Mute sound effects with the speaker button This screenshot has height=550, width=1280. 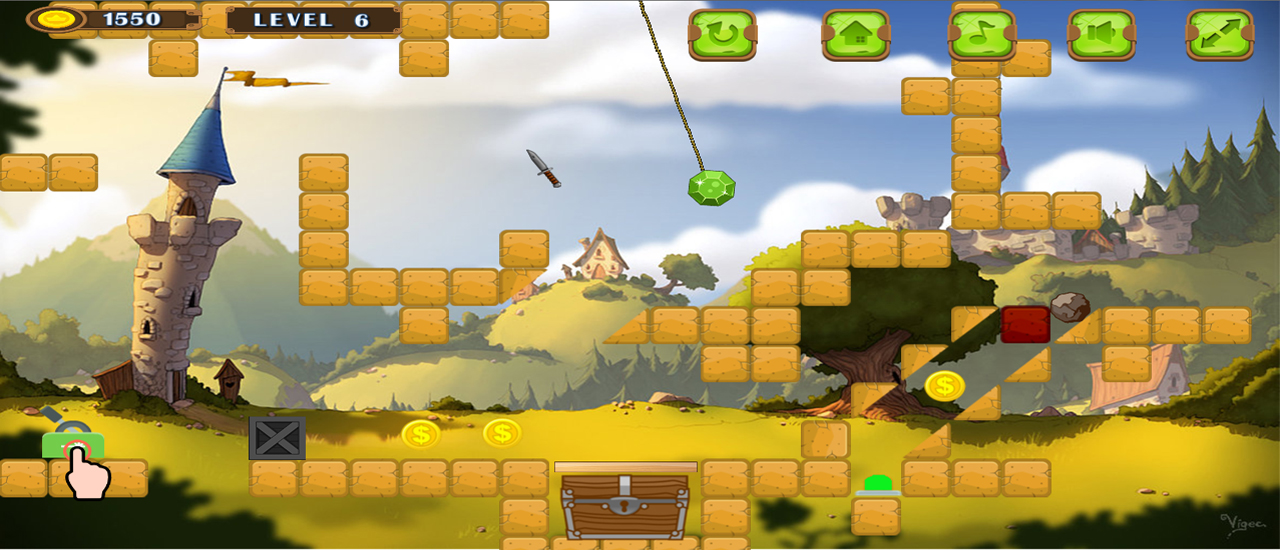click(1102, 35)
